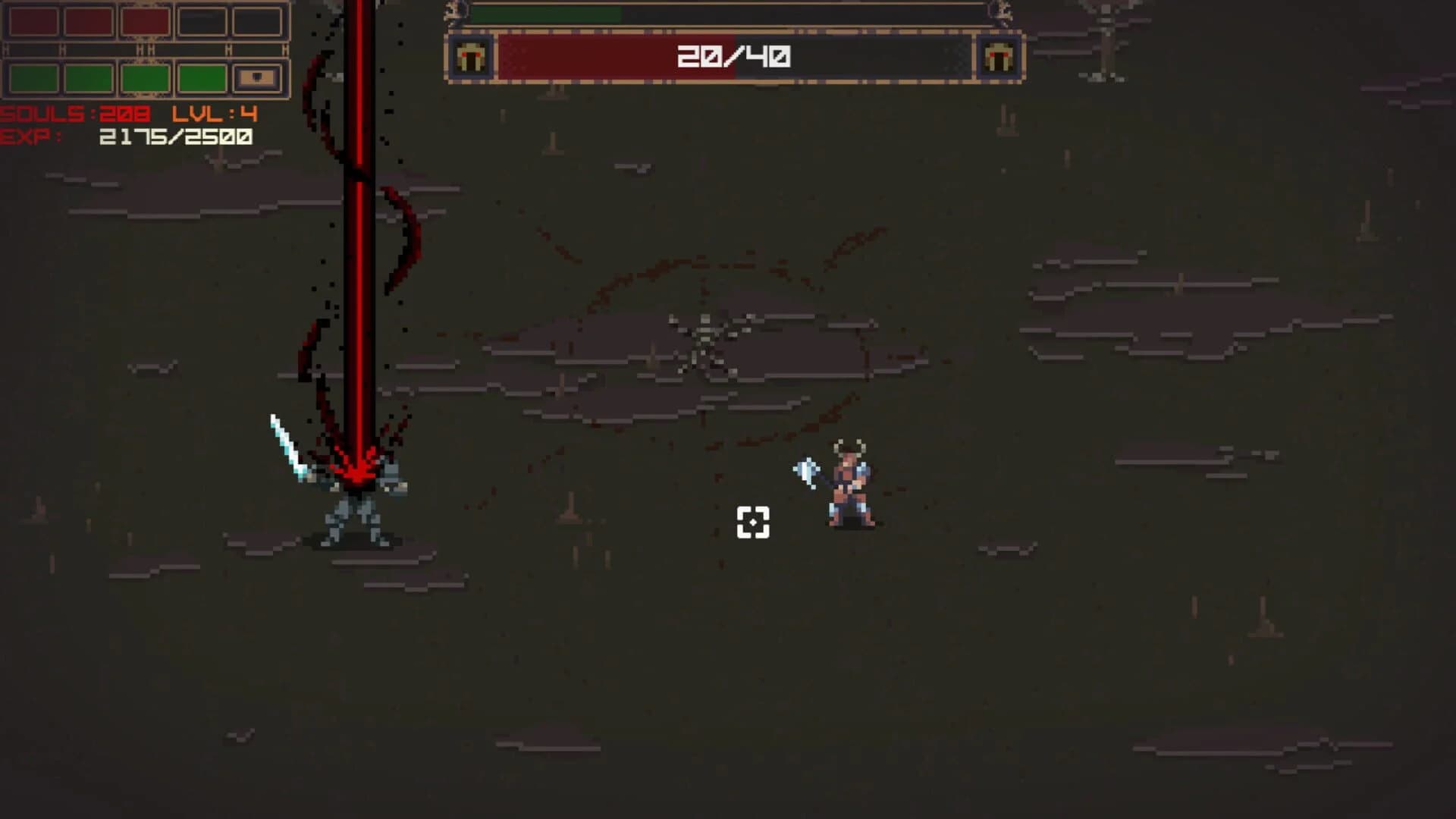Expand the SOULS counter display
The image size is (1456, 819).
(72, 115)
